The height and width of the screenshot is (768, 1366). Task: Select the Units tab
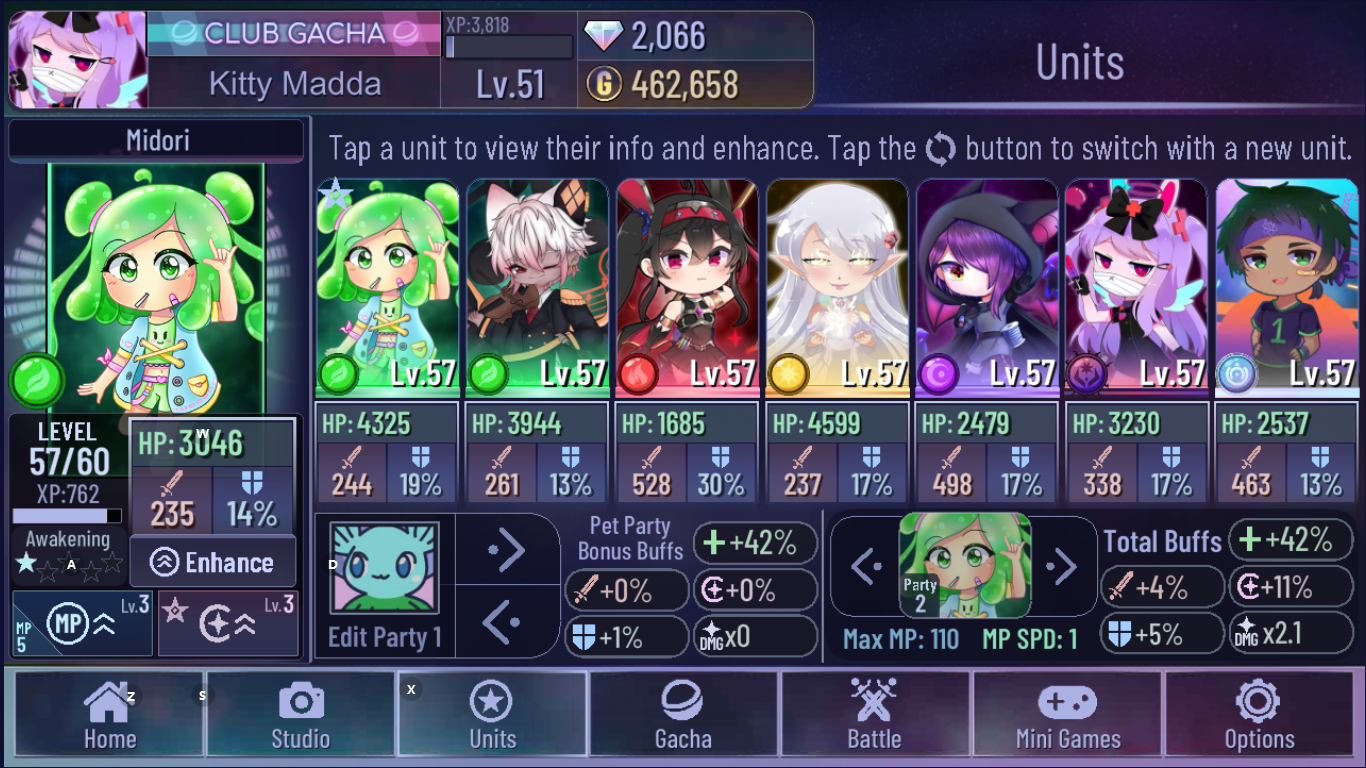[492, 714]
